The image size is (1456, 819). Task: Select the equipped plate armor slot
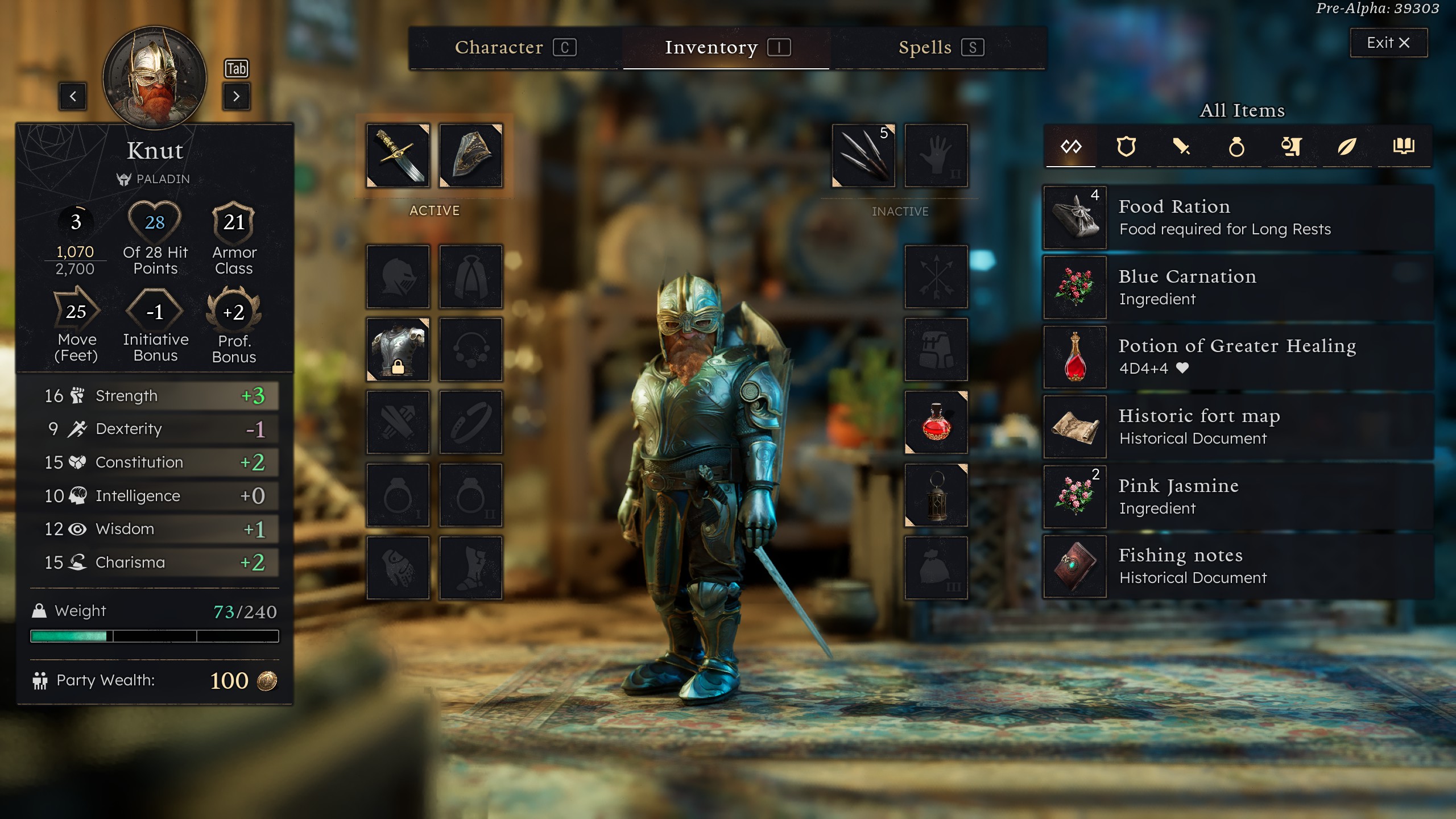(x=398, y=349)
